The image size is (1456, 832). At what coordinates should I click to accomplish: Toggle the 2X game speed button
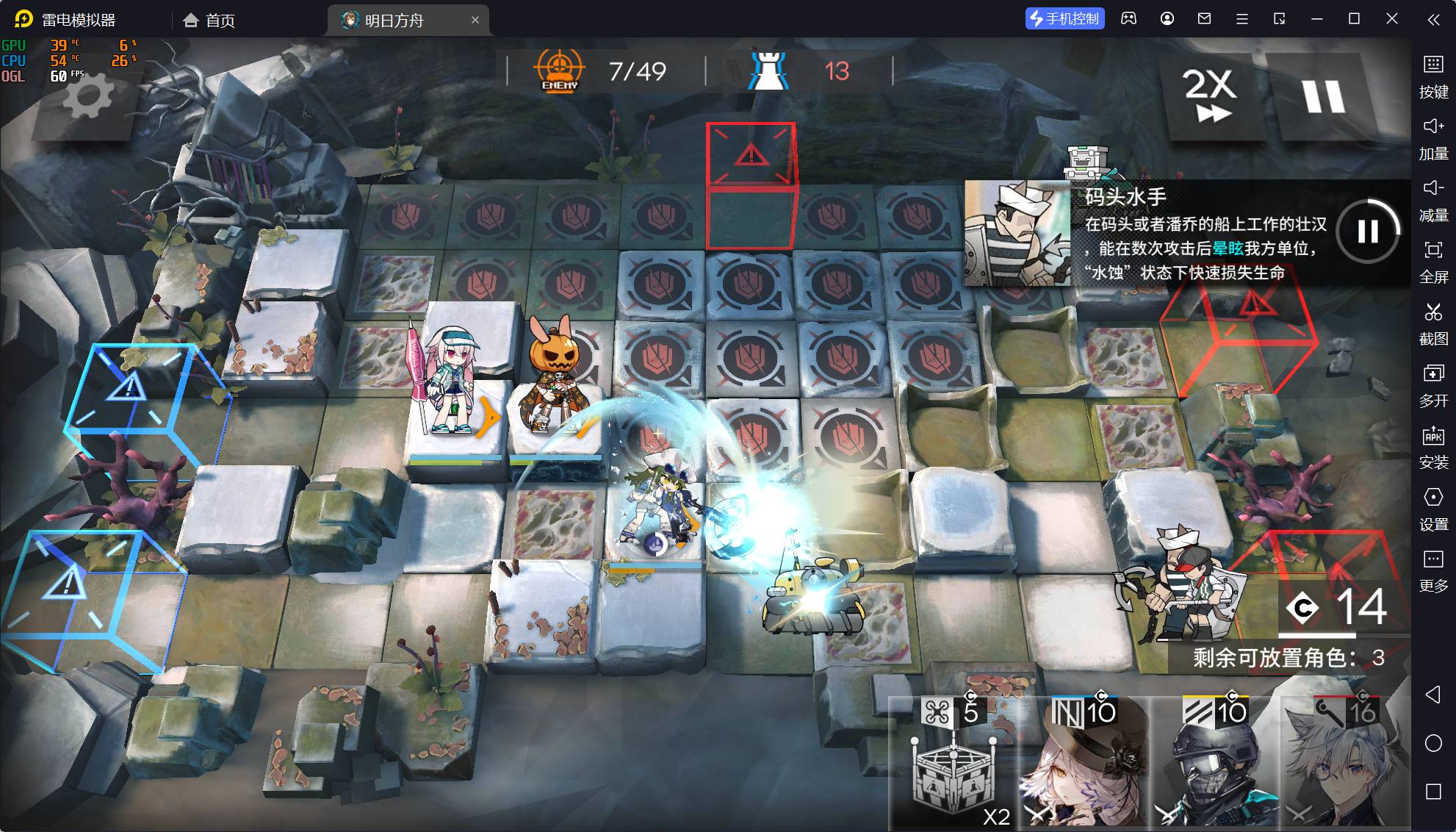[1209, 94]
